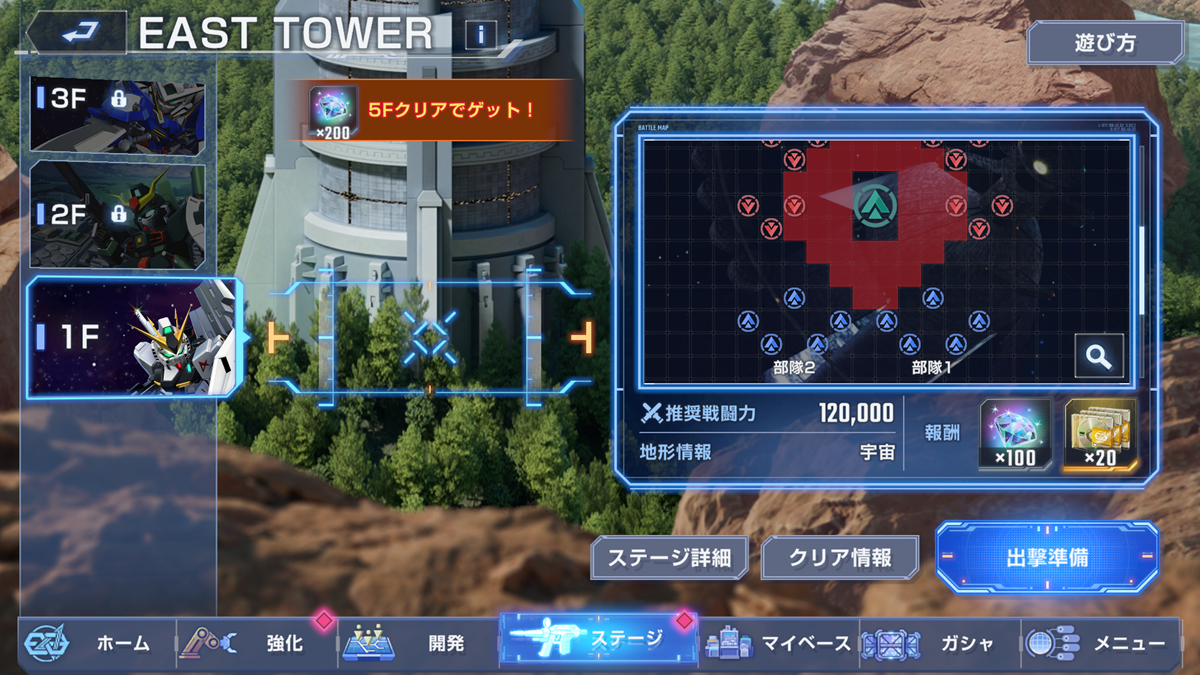Show クリア情報 clear information
The image size is (1200, 675).
tap(840, 558)
